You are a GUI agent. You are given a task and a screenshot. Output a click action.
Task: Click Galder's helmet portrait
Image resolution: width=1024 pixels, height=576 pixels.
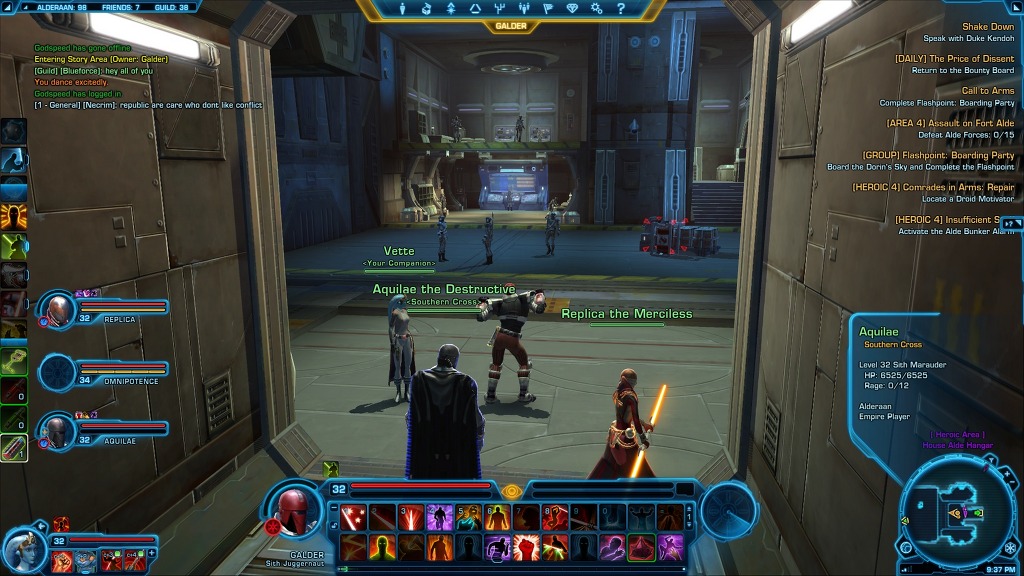[x=294, y=511]
